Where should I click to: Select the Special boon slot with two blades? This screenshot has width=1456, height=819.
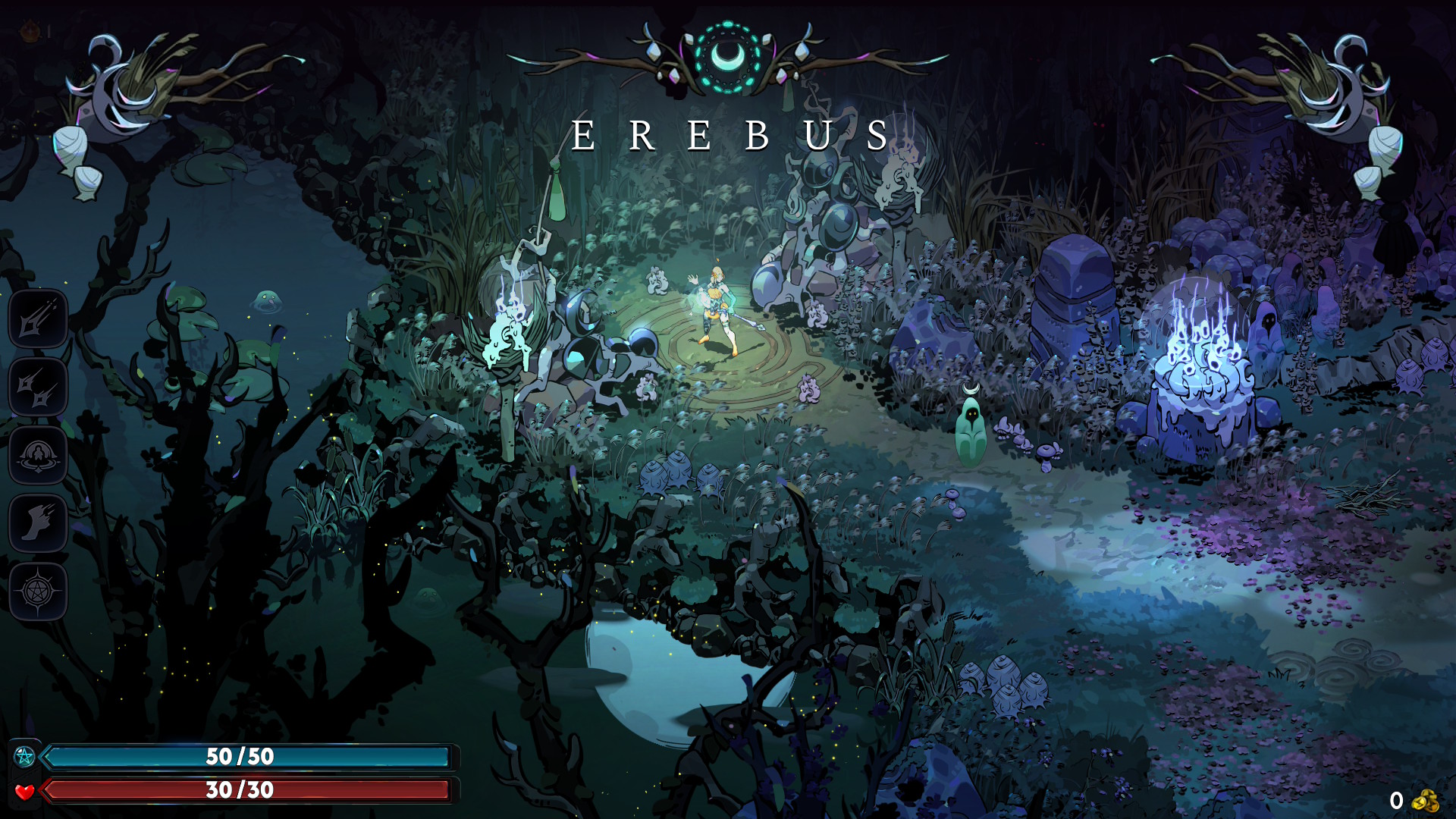(x=38, y=388)
